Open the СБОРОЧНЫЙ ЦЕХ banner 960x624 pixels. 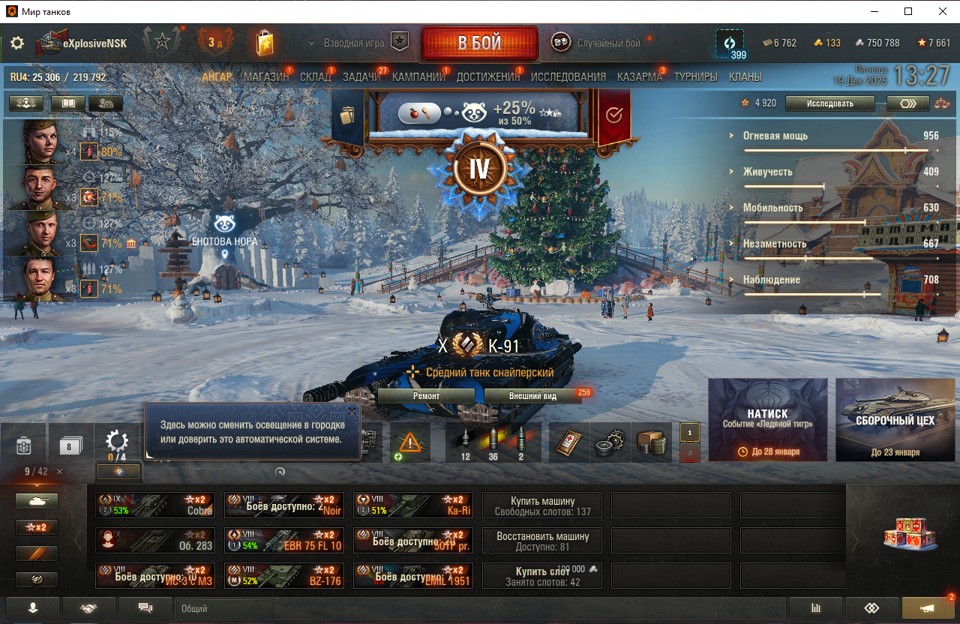[x=895, y=420]
